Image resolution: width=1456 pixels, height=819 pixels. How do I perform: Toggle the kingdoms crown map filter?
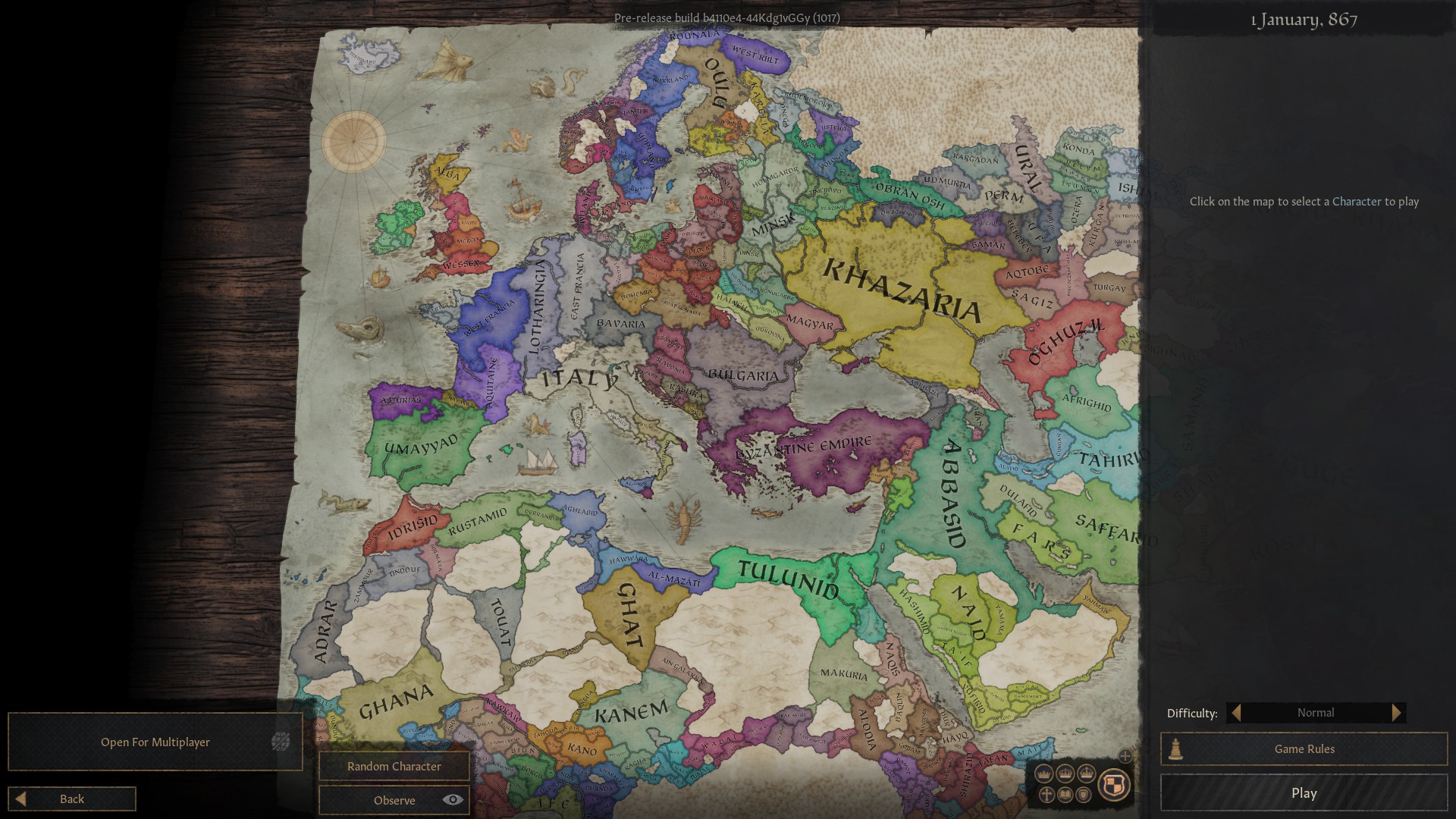pyautogui.click(x=1065, y=774)
